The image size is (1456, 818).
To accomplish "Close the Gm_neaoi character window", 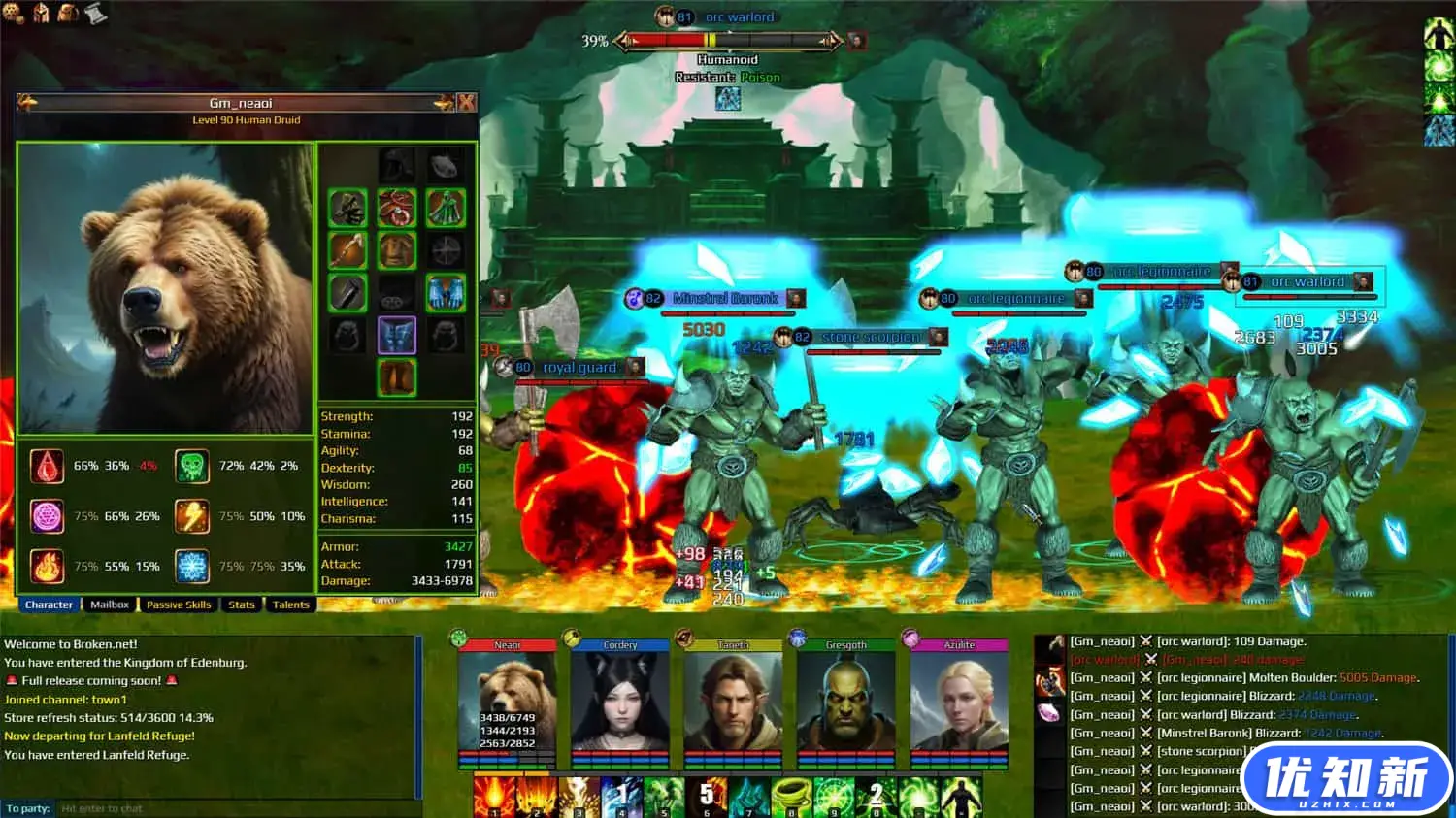I will pyautogui.click(x=466, y=103).
